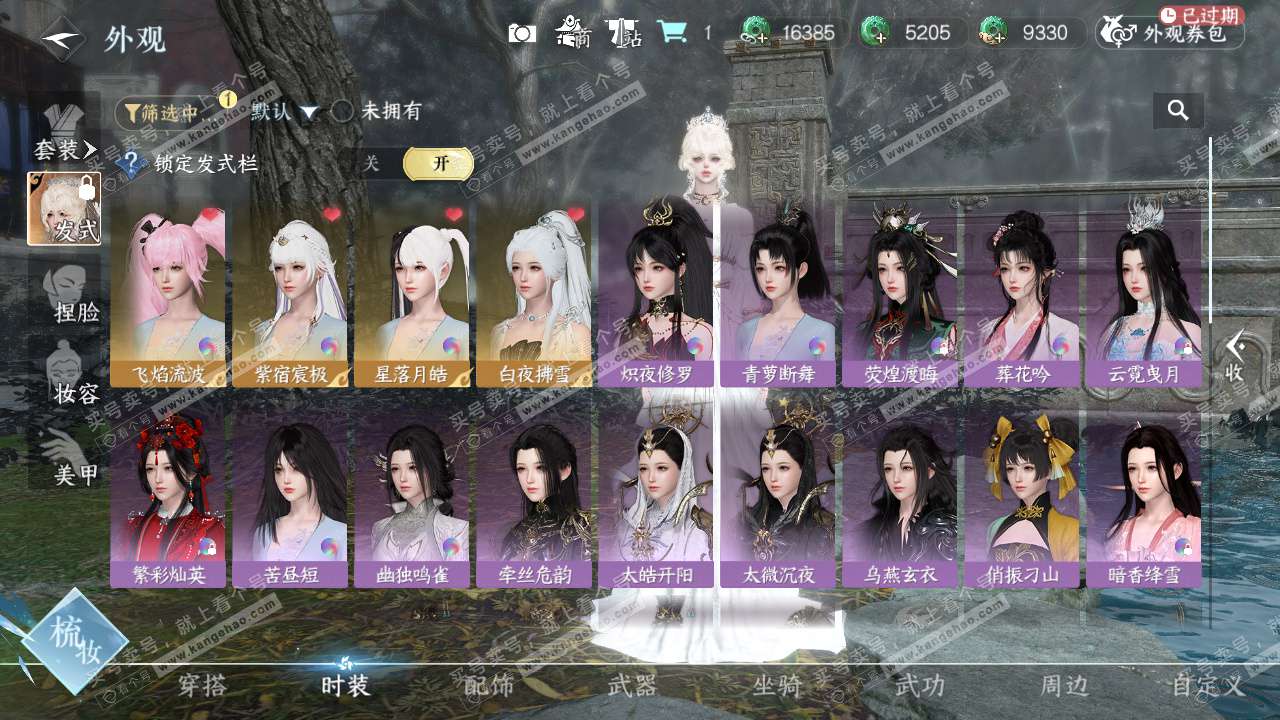Switch to the 配饰 bottom tab

(489, 685)
